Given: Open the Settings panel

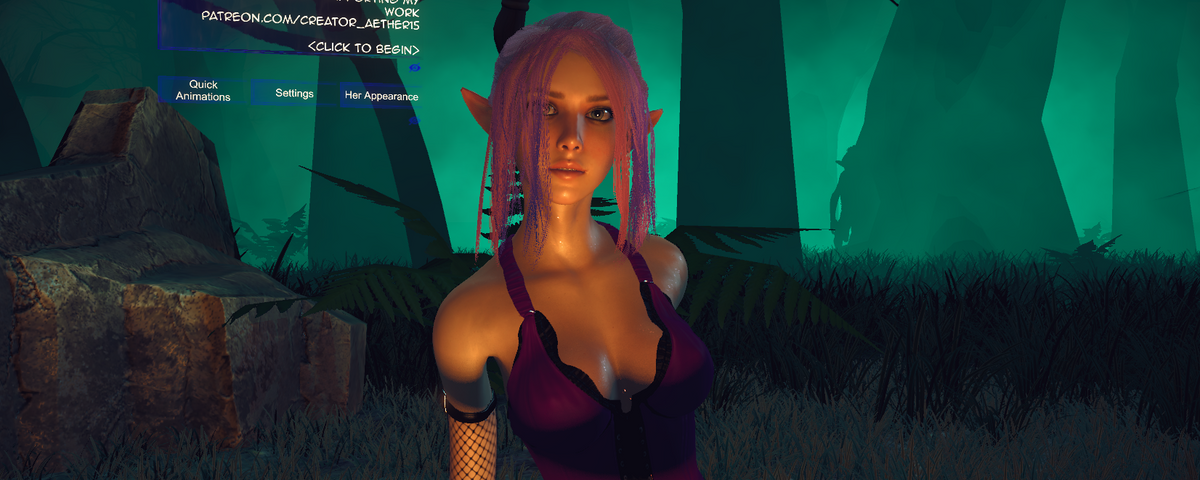Looking at the screenshot, I should click(x=294, y=93).
